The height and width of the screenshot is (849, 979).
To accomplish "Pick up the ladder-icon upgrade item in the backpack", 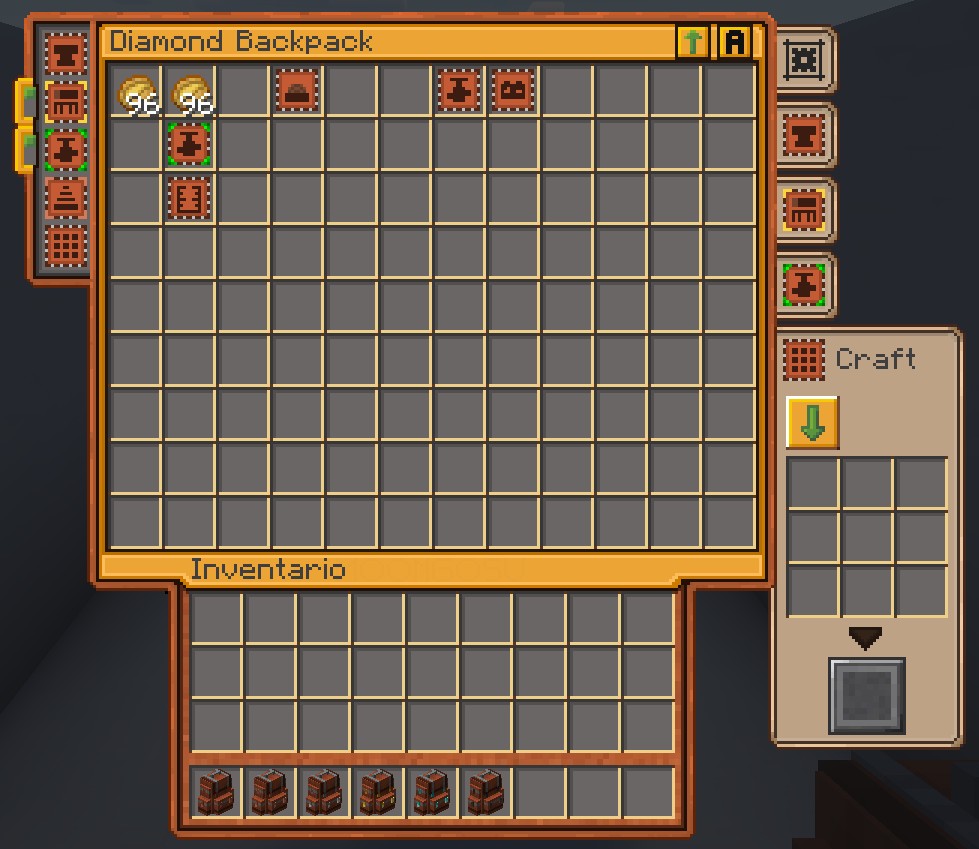I will (188, 198).
